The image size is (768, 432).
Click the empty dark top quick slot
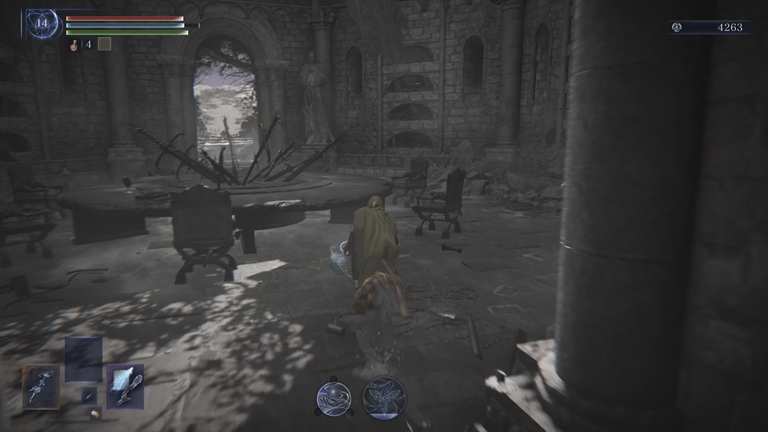(x=83, y=357)
